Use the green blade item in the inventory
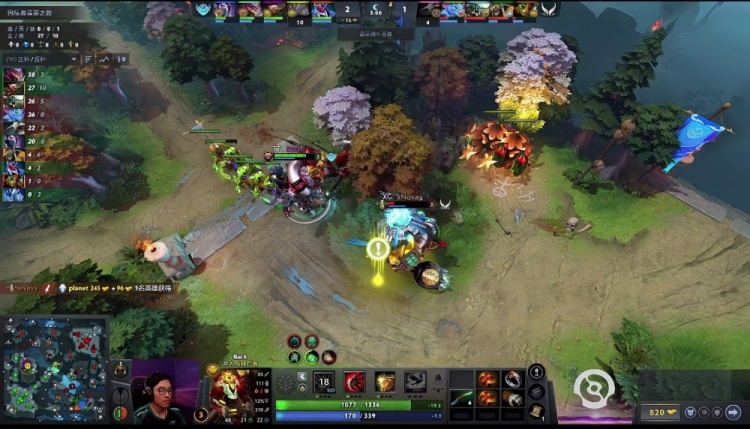 [x=462, y=397]
